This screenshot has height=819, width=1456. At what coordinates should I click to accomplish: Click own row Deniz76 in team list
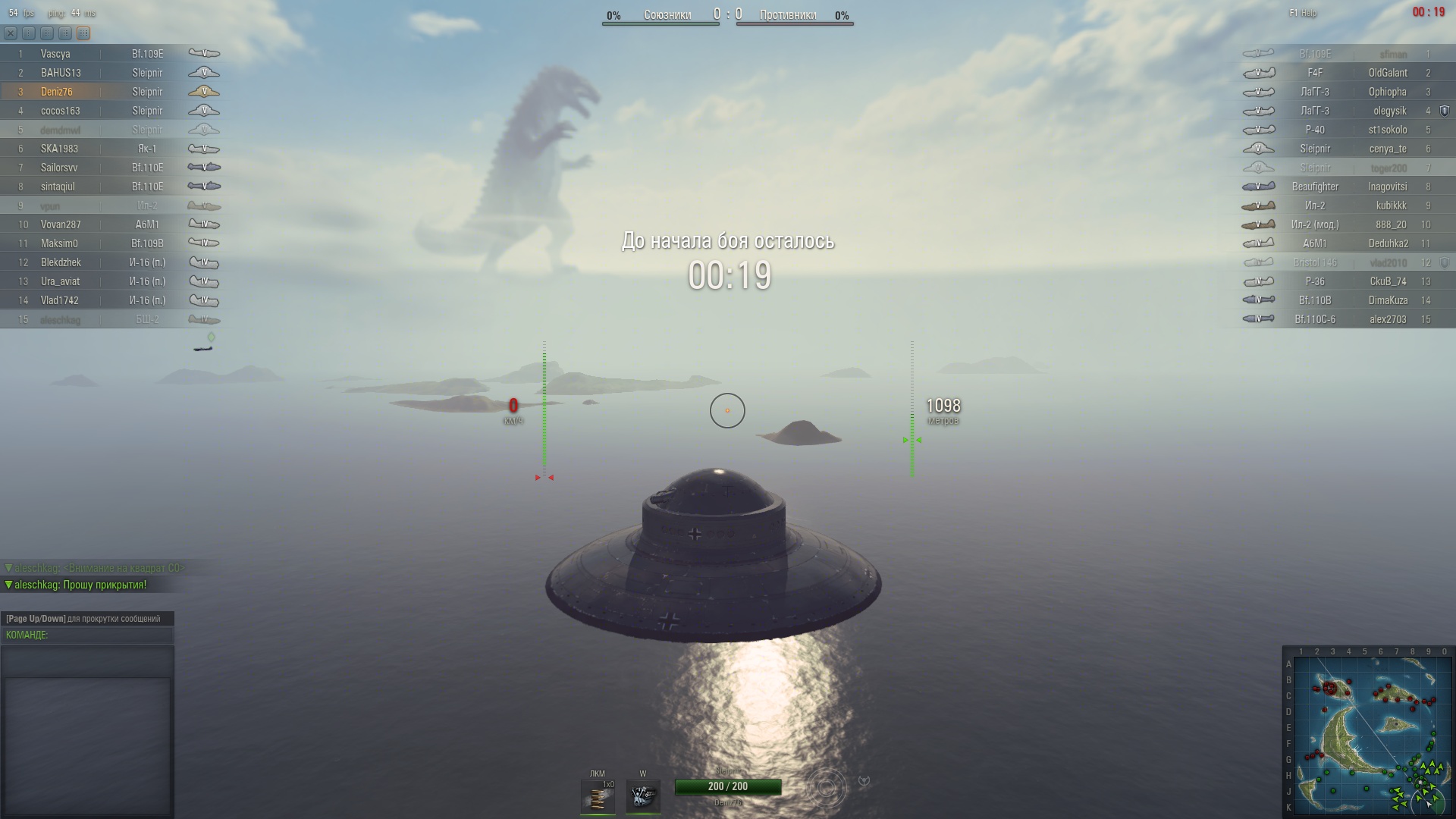(x=57, y=92)
